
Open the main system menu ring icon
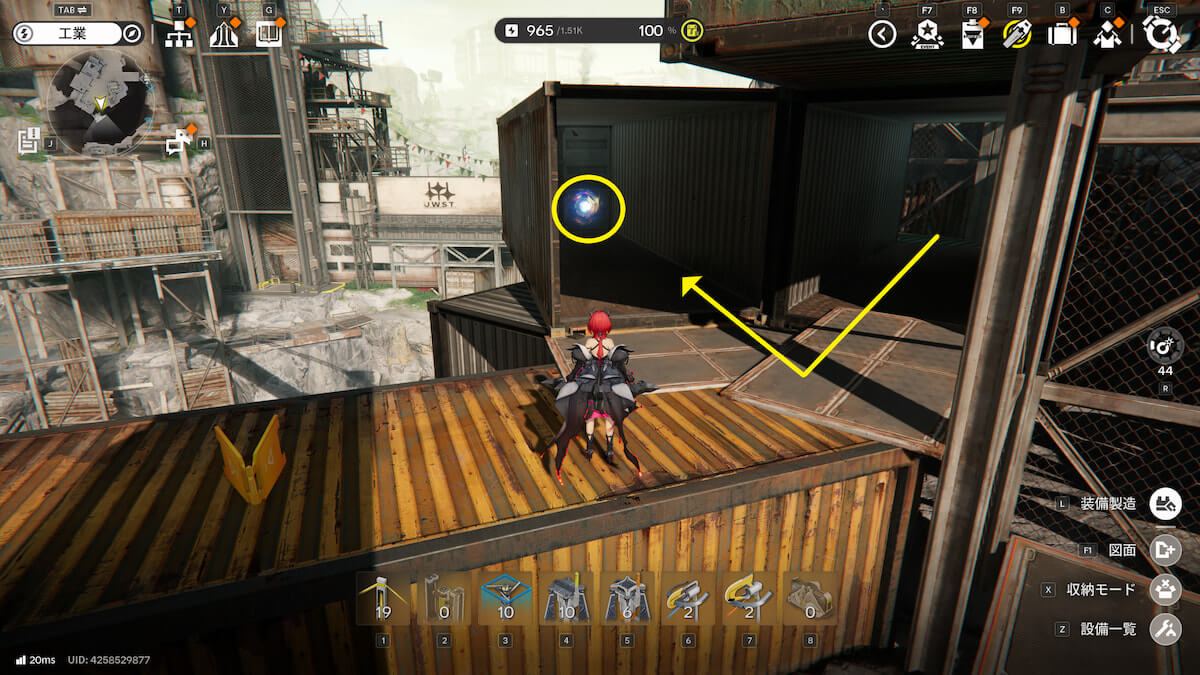1161,34
